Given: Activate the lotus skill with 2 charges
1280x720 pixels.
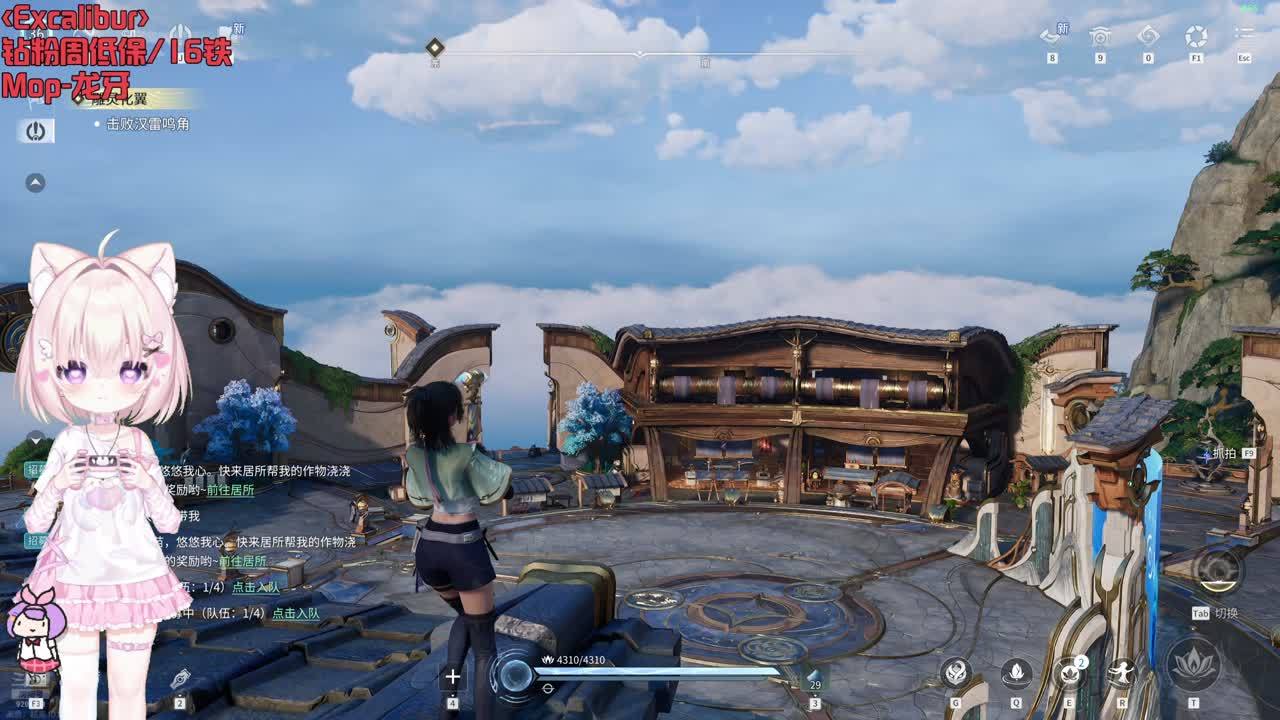Looking at the screenshot, I should click(x=1069, y=672).
